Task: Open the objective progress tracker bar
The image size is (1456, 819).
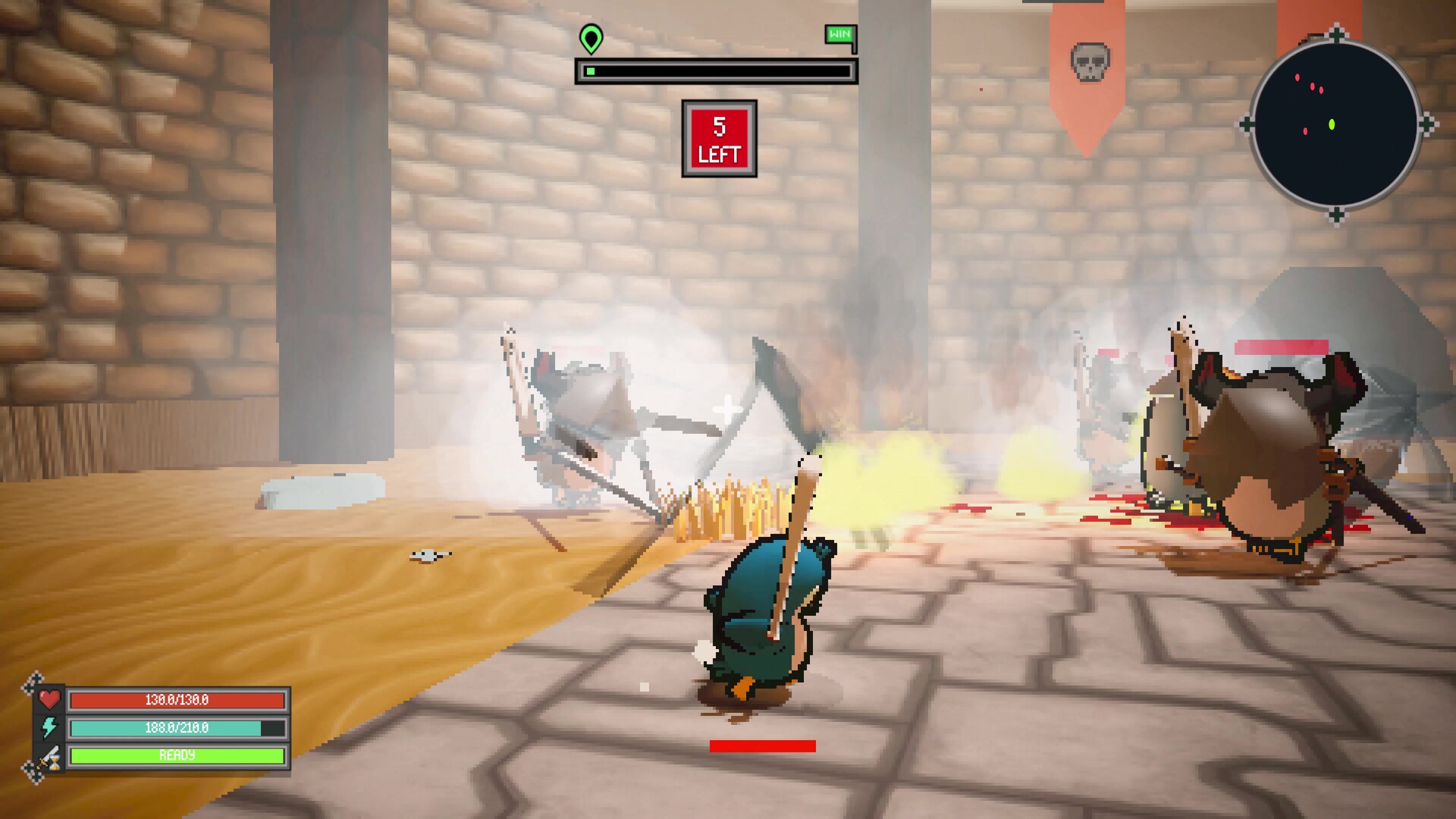Action: [x=717, y=72]
